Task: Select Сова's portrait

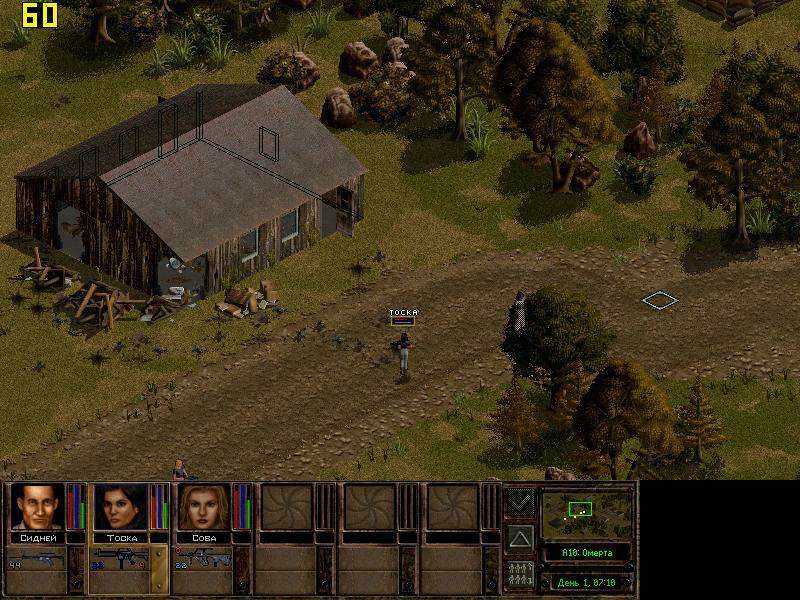Action: coord(203,507)
